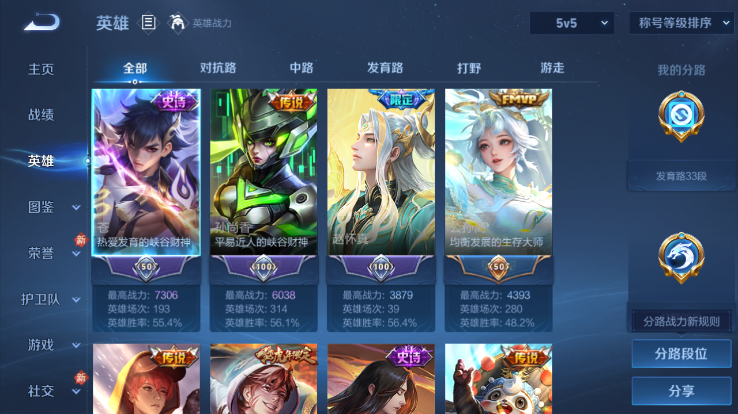Switch to the 打野 tab
The image size is (738, 414).
[468, 68]
